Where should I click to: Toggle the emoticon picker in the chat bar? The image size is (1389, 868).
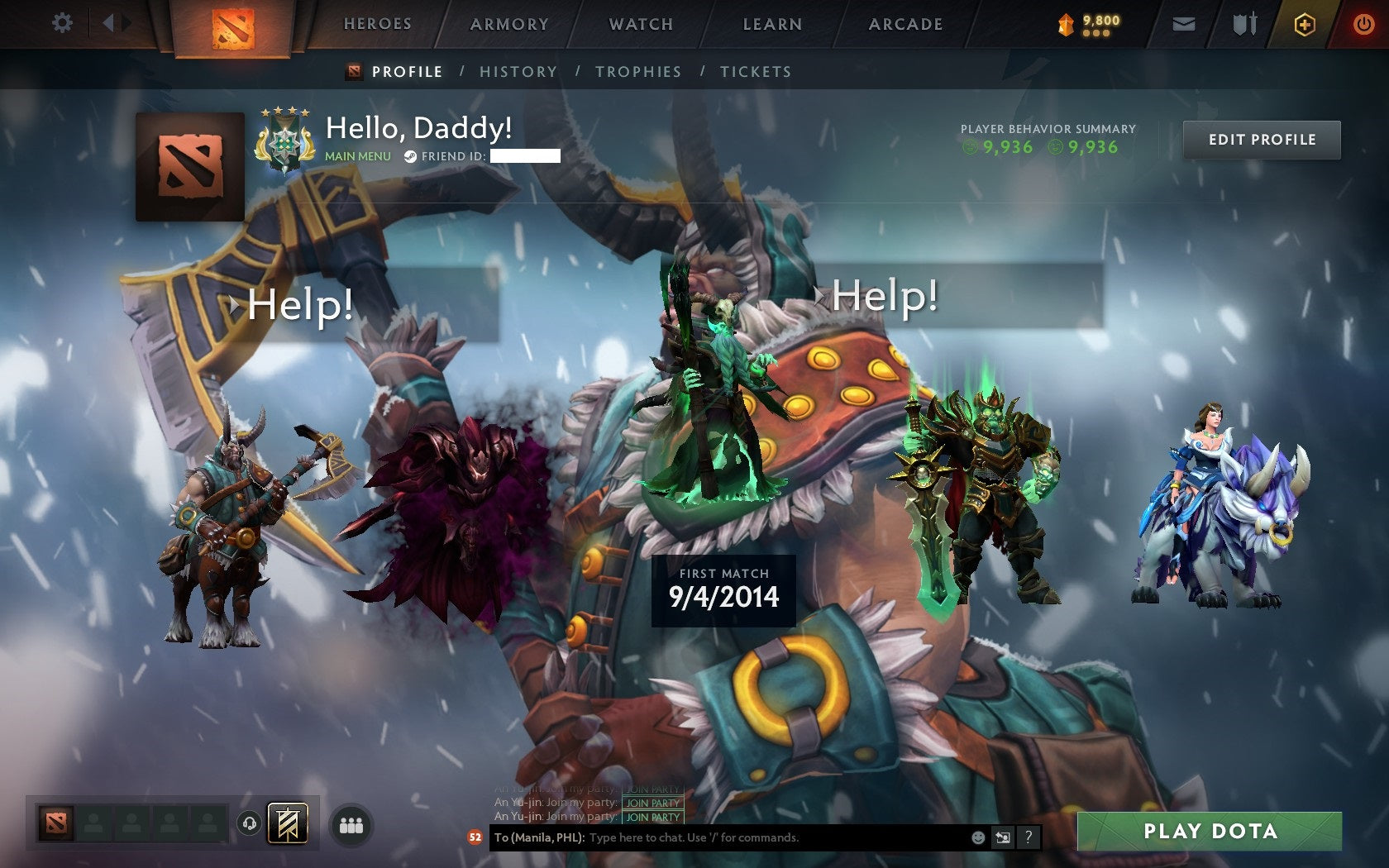click(979, 837)
